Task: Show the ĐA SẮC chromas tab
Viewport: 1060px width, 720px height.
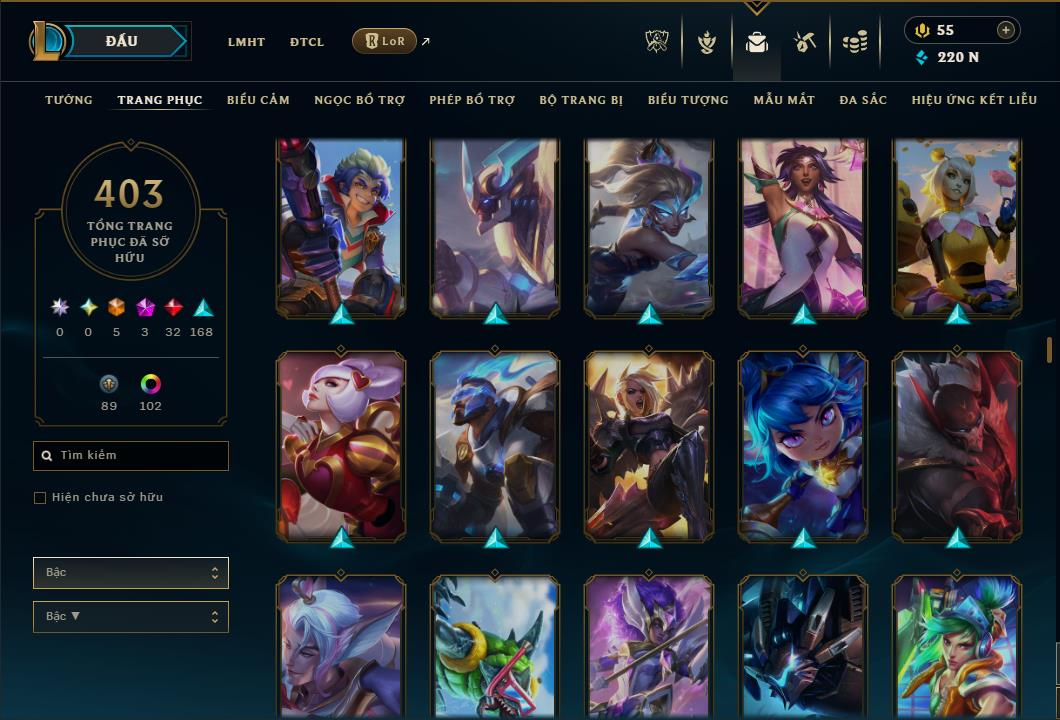Action: 863,100
